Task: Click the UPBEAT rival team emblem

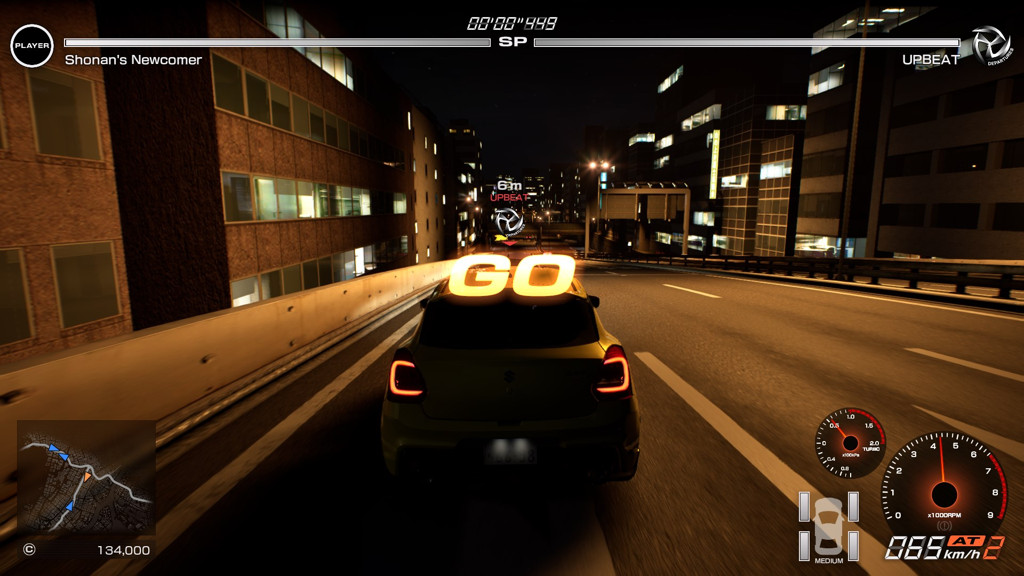Action: click(x=991, y=46)
